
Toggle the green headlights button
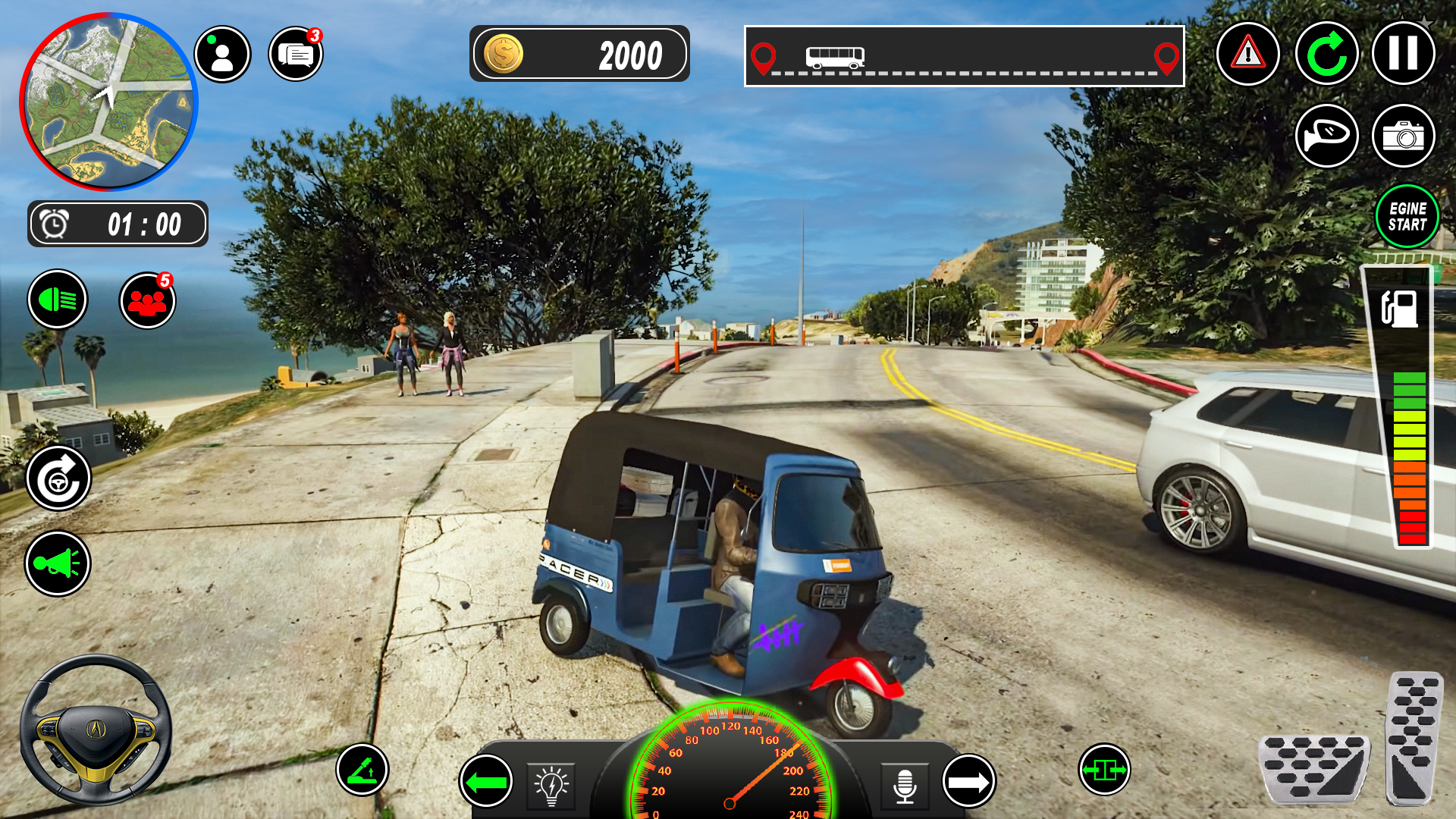click(x=58, y=300)
